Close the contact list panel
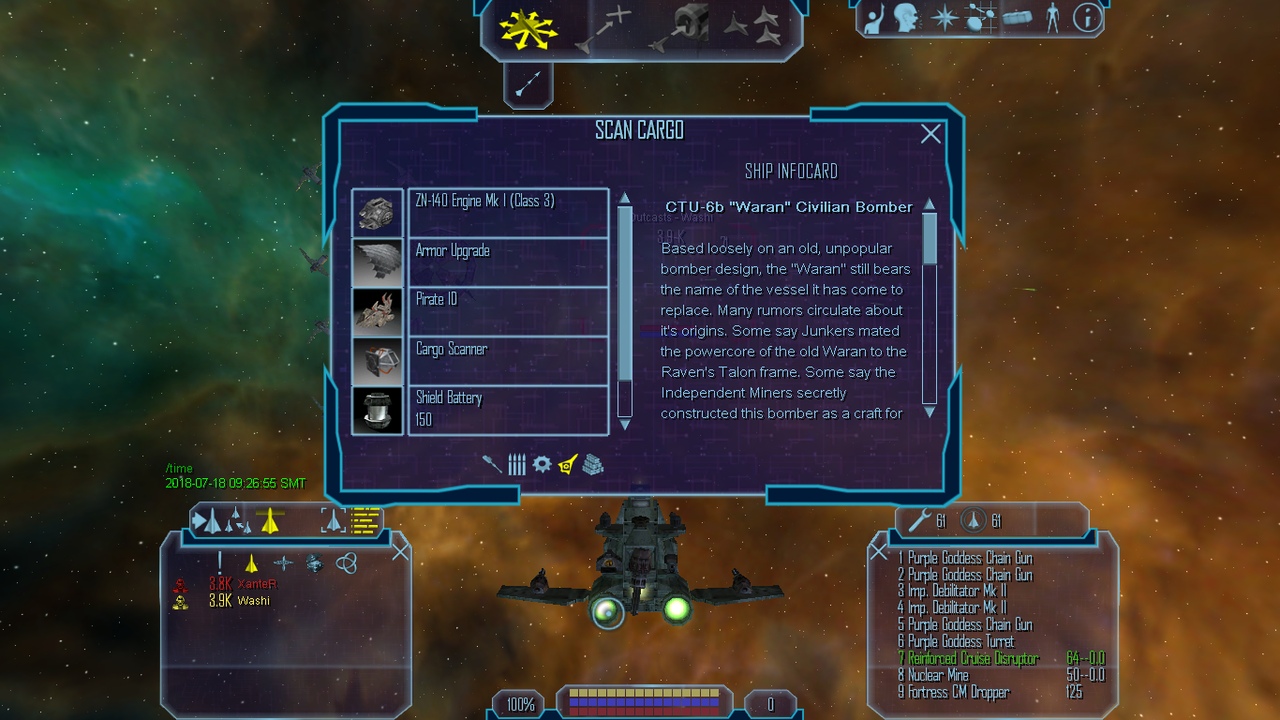Screen dimensions: 1280x720 click(x=400, y=551)
